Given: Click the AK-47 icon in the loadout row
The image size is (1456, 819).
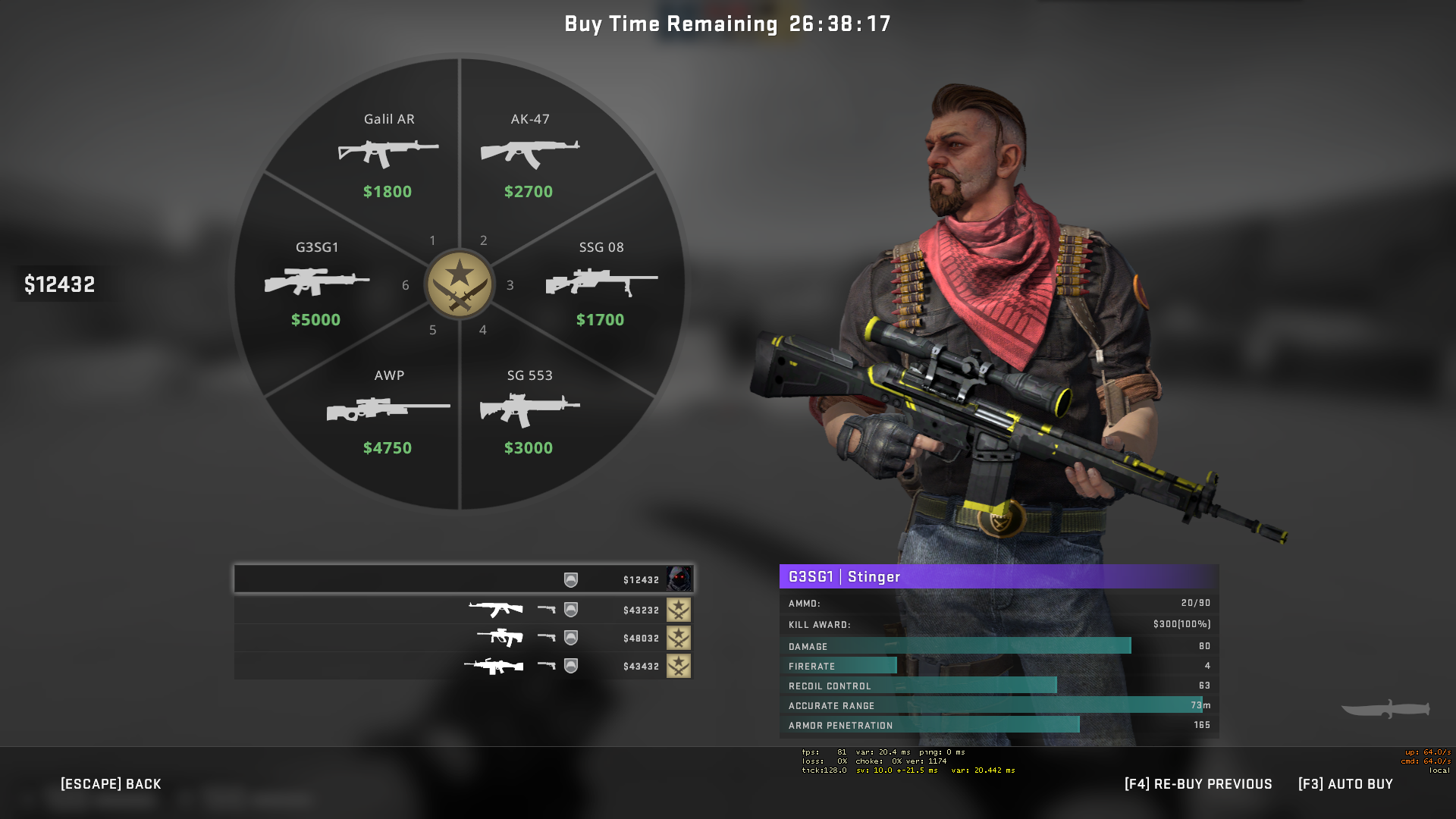Looking at the screenshot, I should [494, 607].
